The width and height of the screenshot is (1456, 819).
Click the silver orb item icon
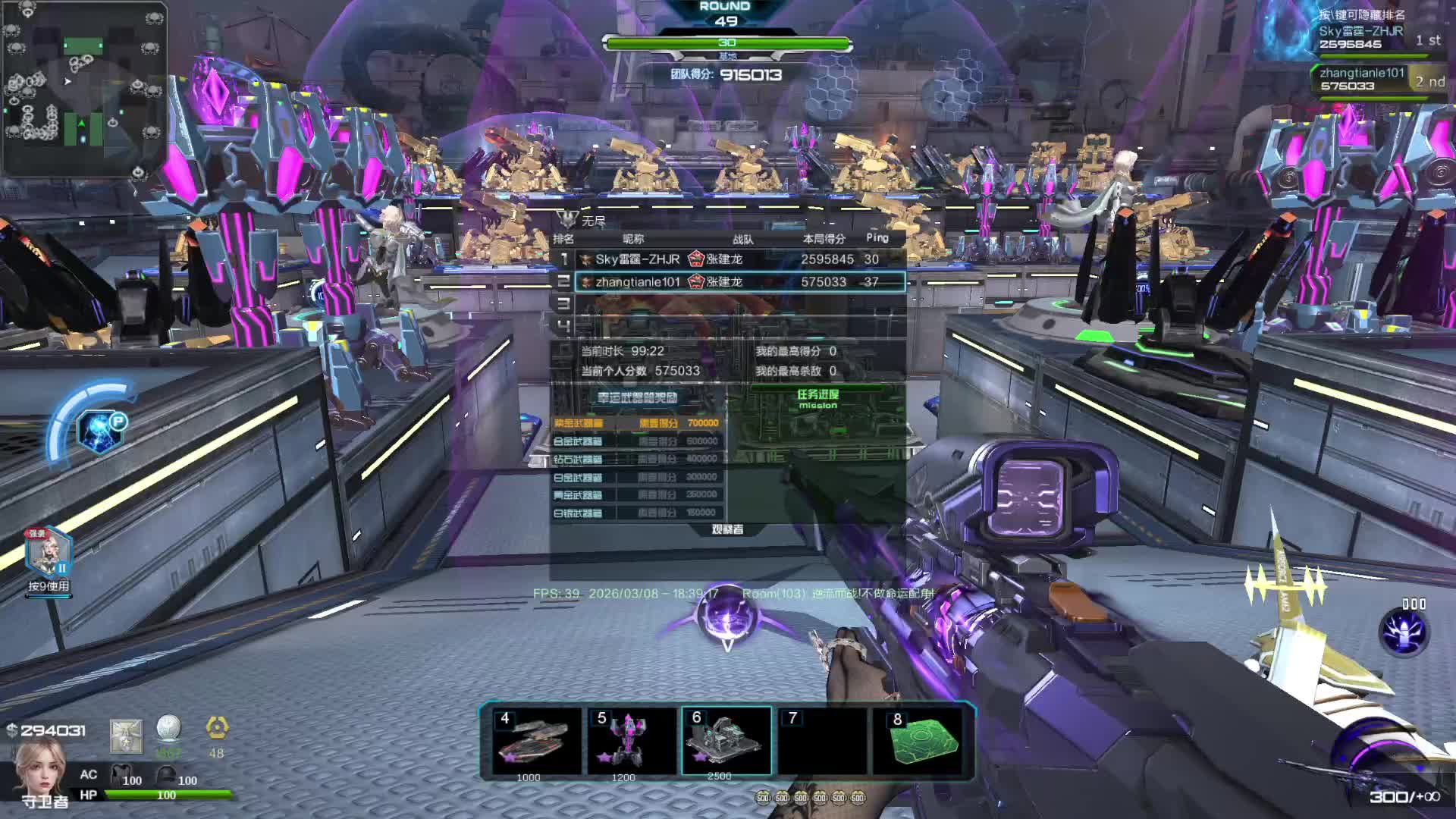(x=168, y=730)
